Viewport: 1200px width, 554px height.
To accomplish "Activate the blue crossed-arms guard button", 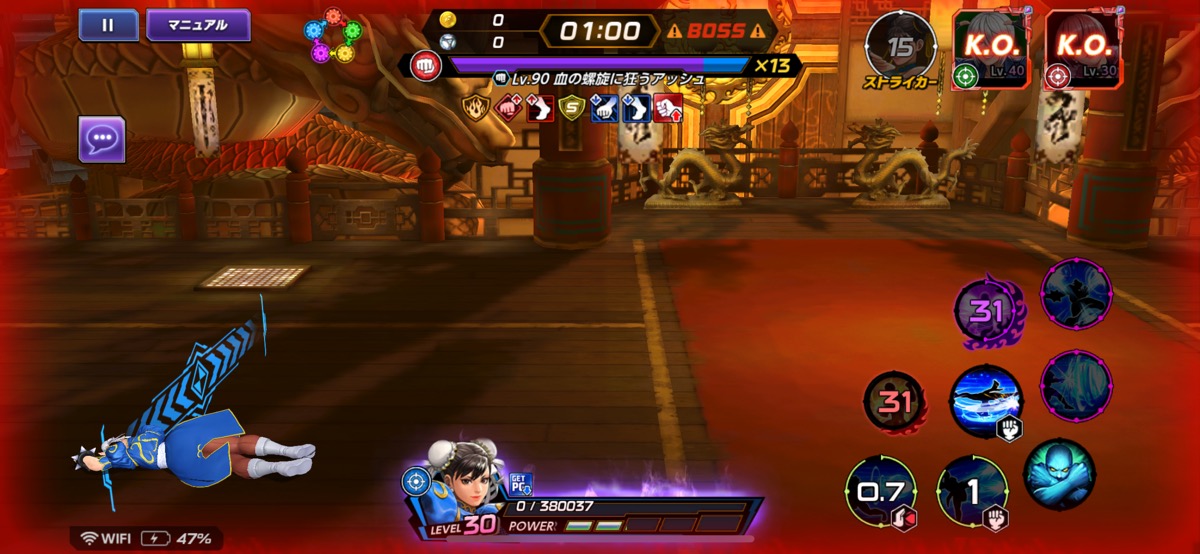I will [x=1059, y=472].
